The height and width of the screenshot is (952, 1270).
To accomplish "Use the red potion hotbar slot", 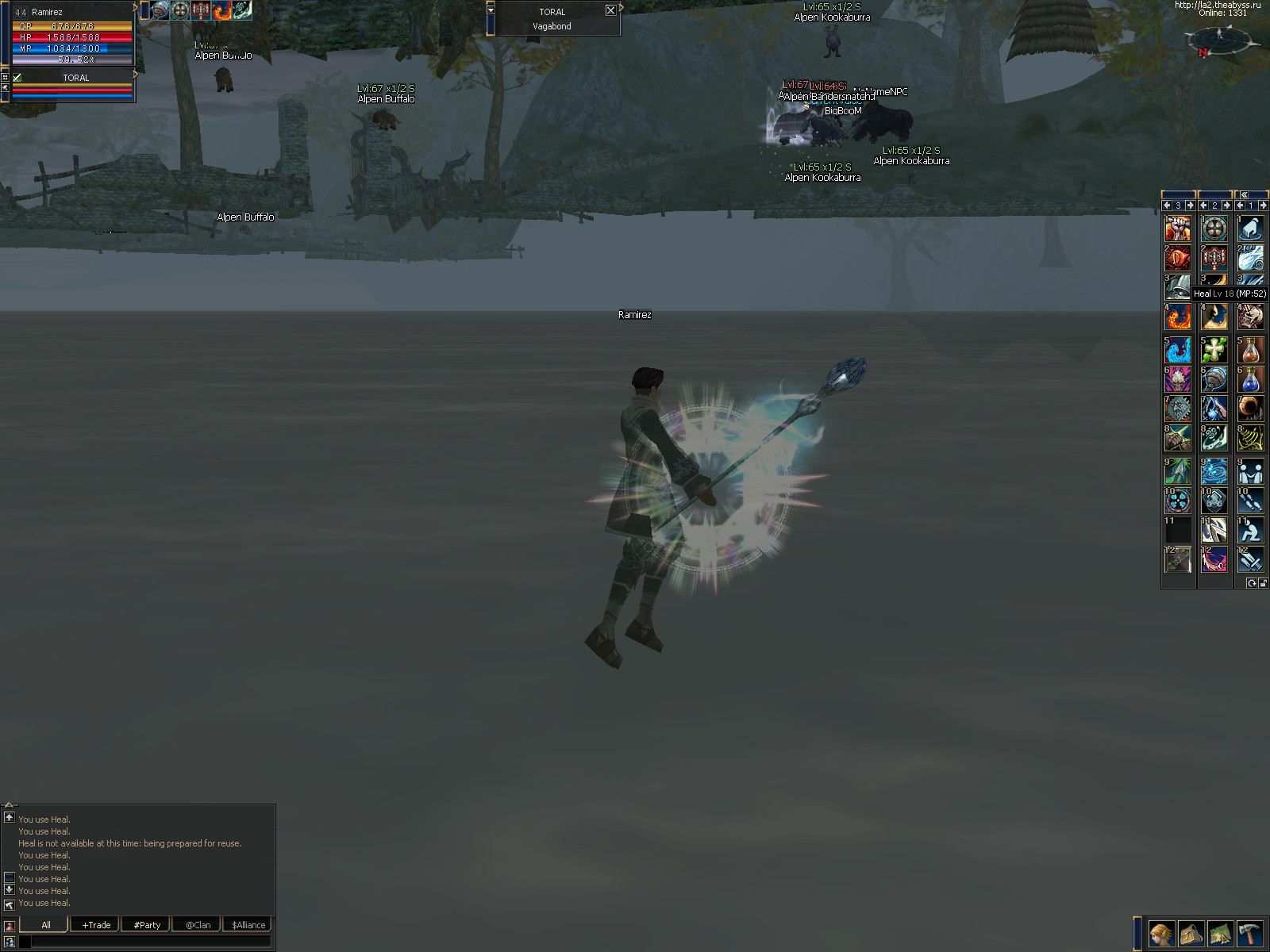I will pos(1250,350).
